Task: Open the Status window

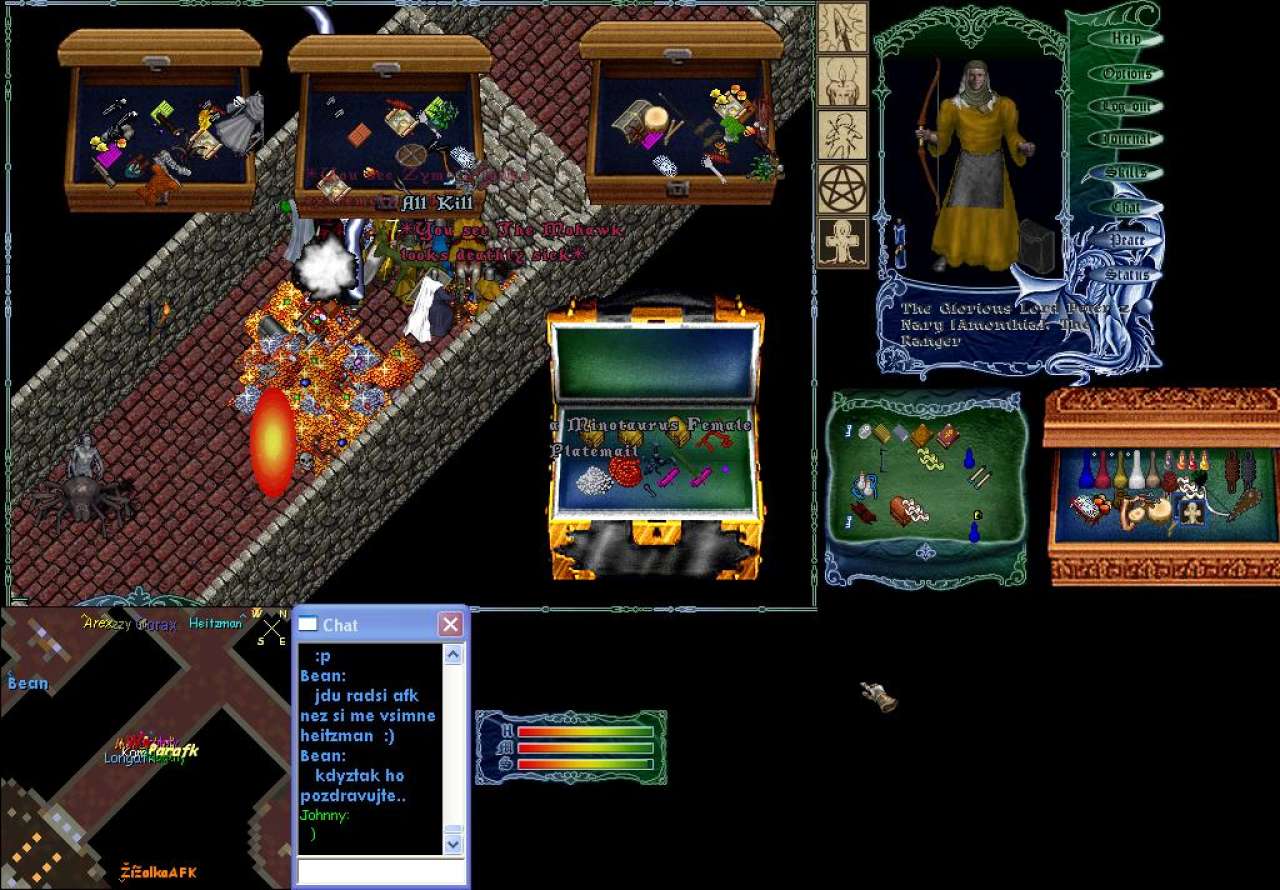Action: 1126,274
